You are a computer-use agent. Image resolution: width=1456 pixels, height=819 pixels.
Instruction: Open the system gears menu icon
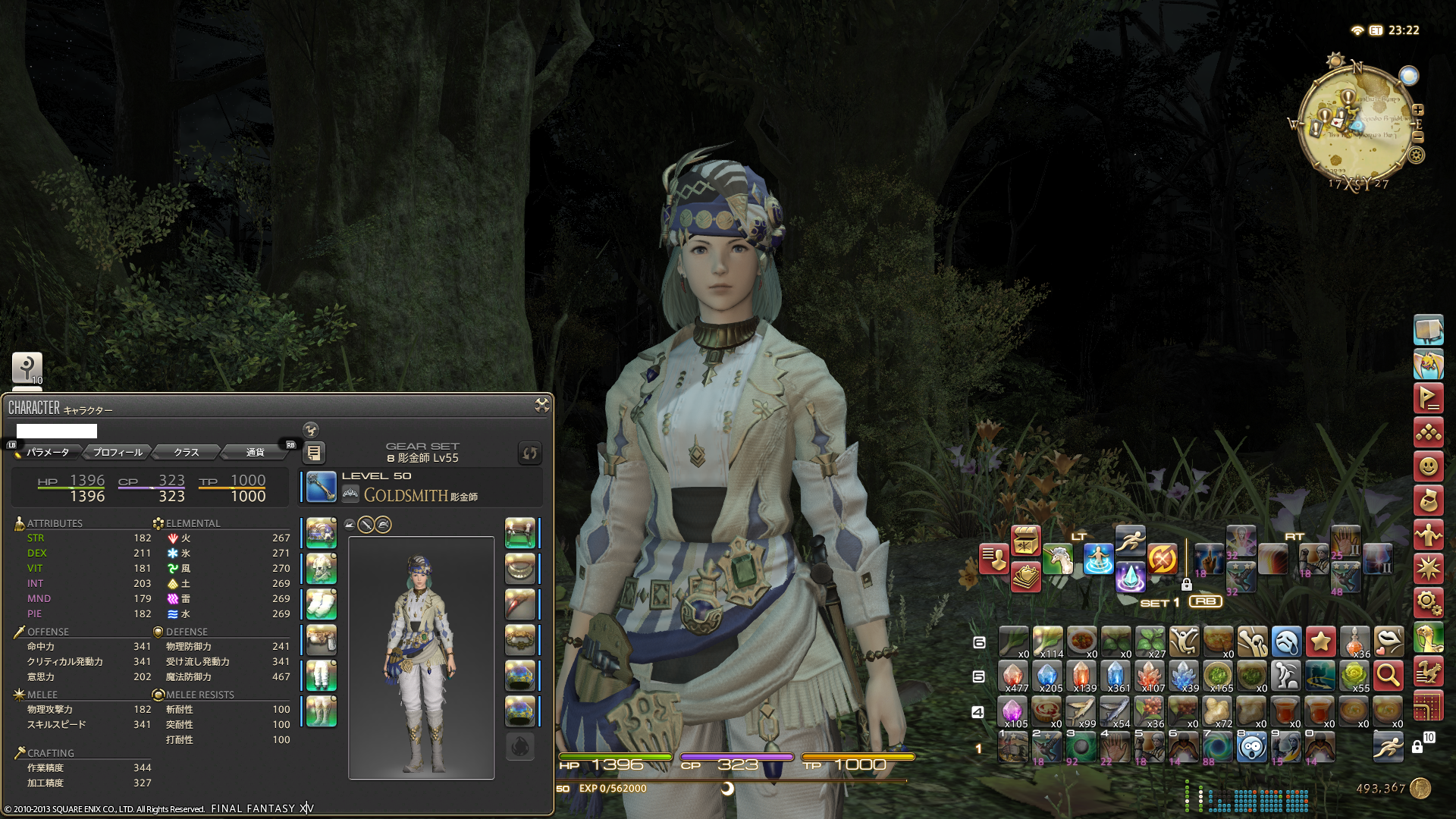1428,603
